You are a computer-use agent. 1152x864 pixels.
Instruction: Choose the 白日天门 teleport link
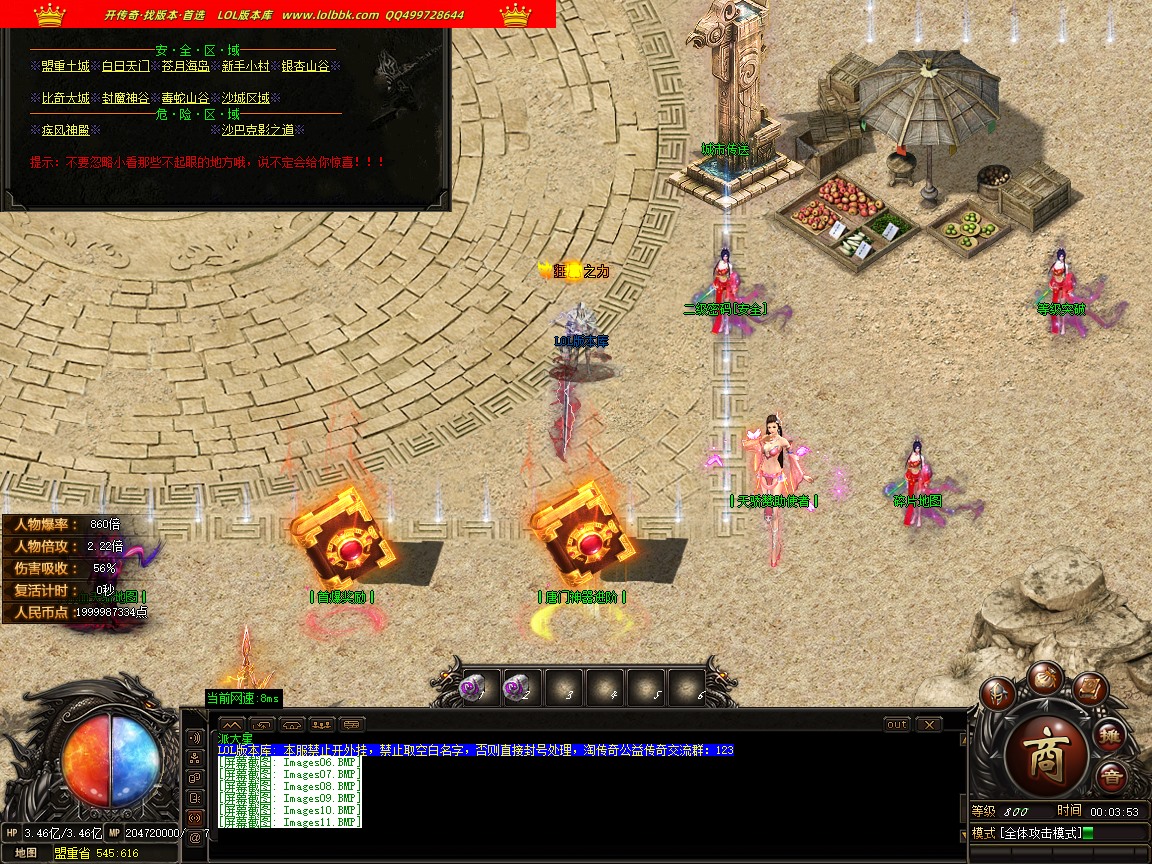pyautogui.click(x=126, y=66)
